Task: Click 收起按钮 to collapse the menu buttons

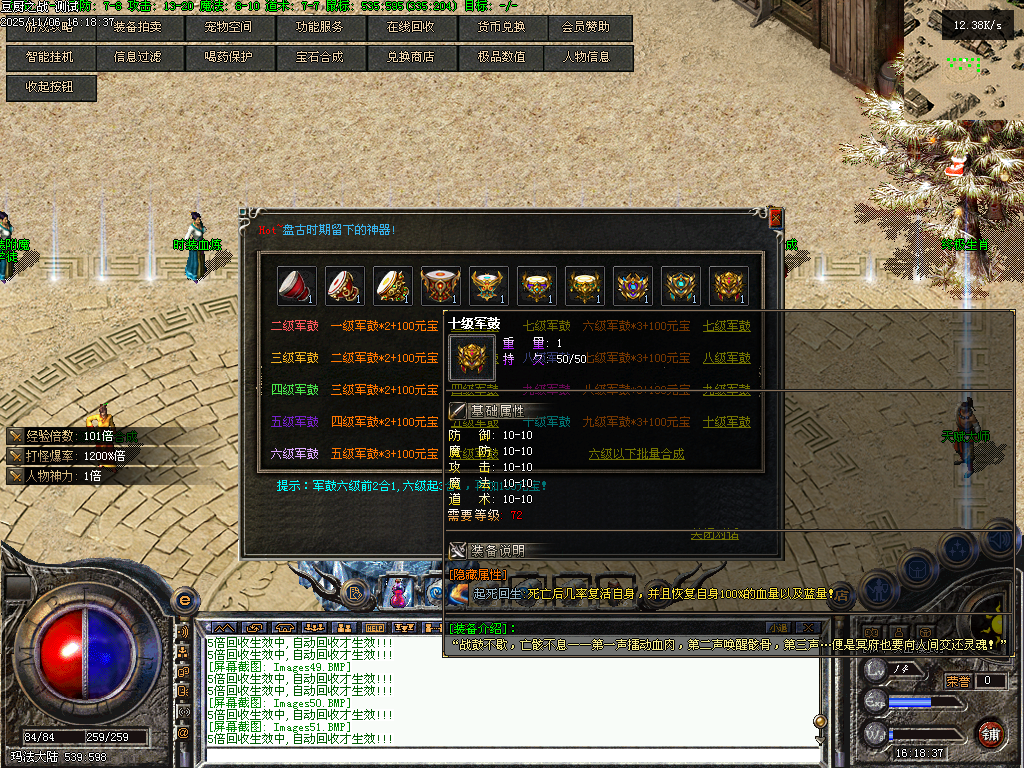Action: pos(52,87)
